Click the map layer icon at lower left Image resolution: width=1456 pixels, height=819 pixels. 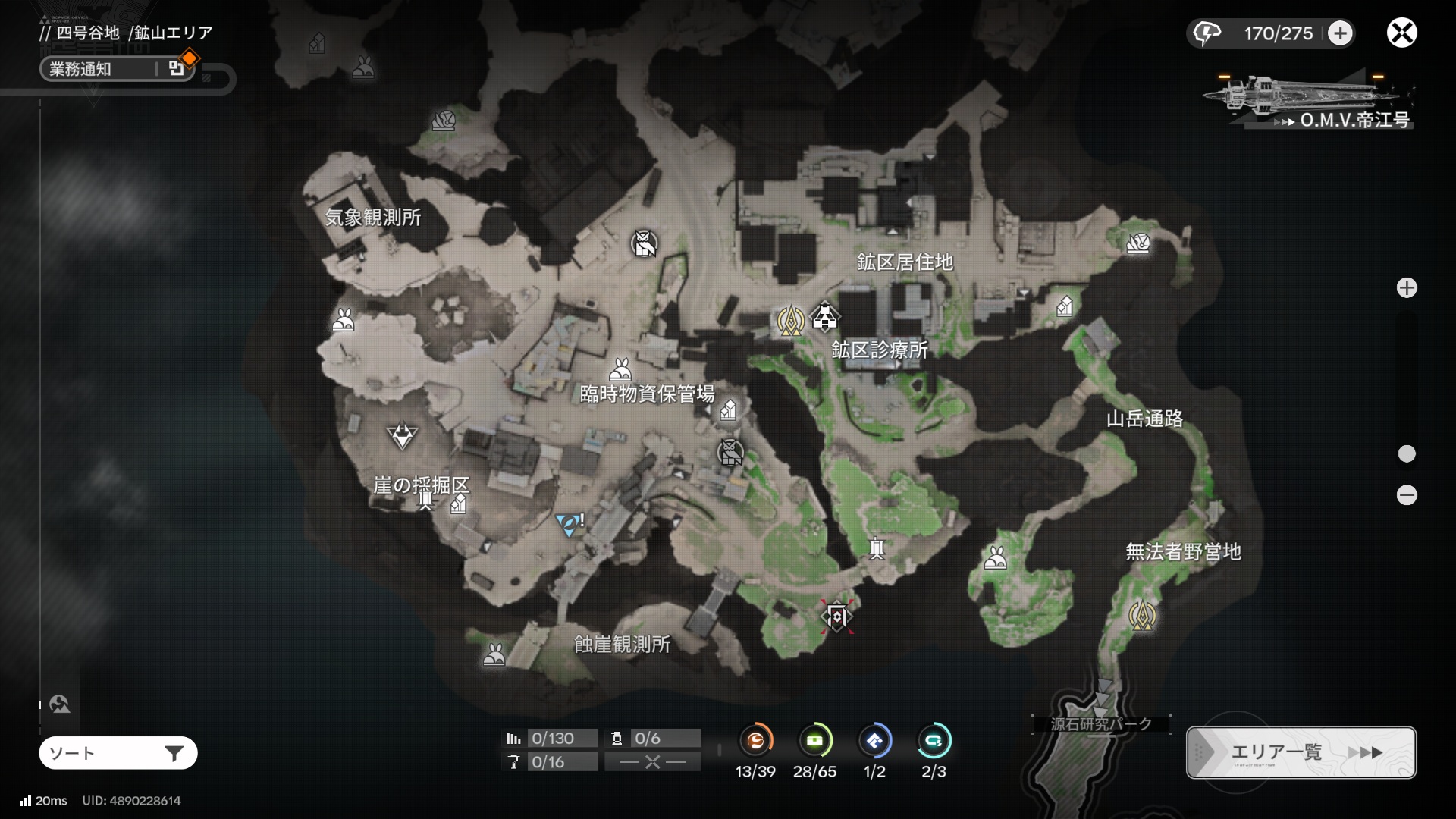(60, 704)
